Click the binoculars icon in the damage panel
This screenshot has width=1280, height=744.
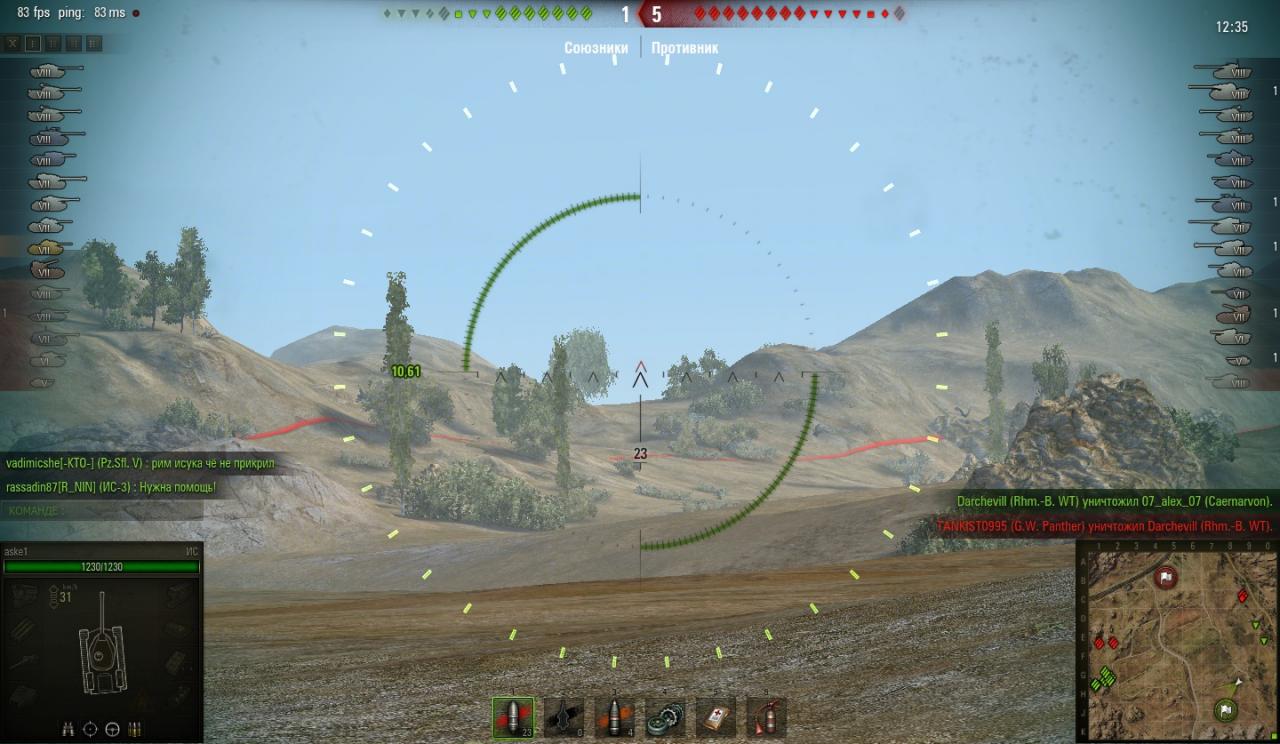click(69, 728)
